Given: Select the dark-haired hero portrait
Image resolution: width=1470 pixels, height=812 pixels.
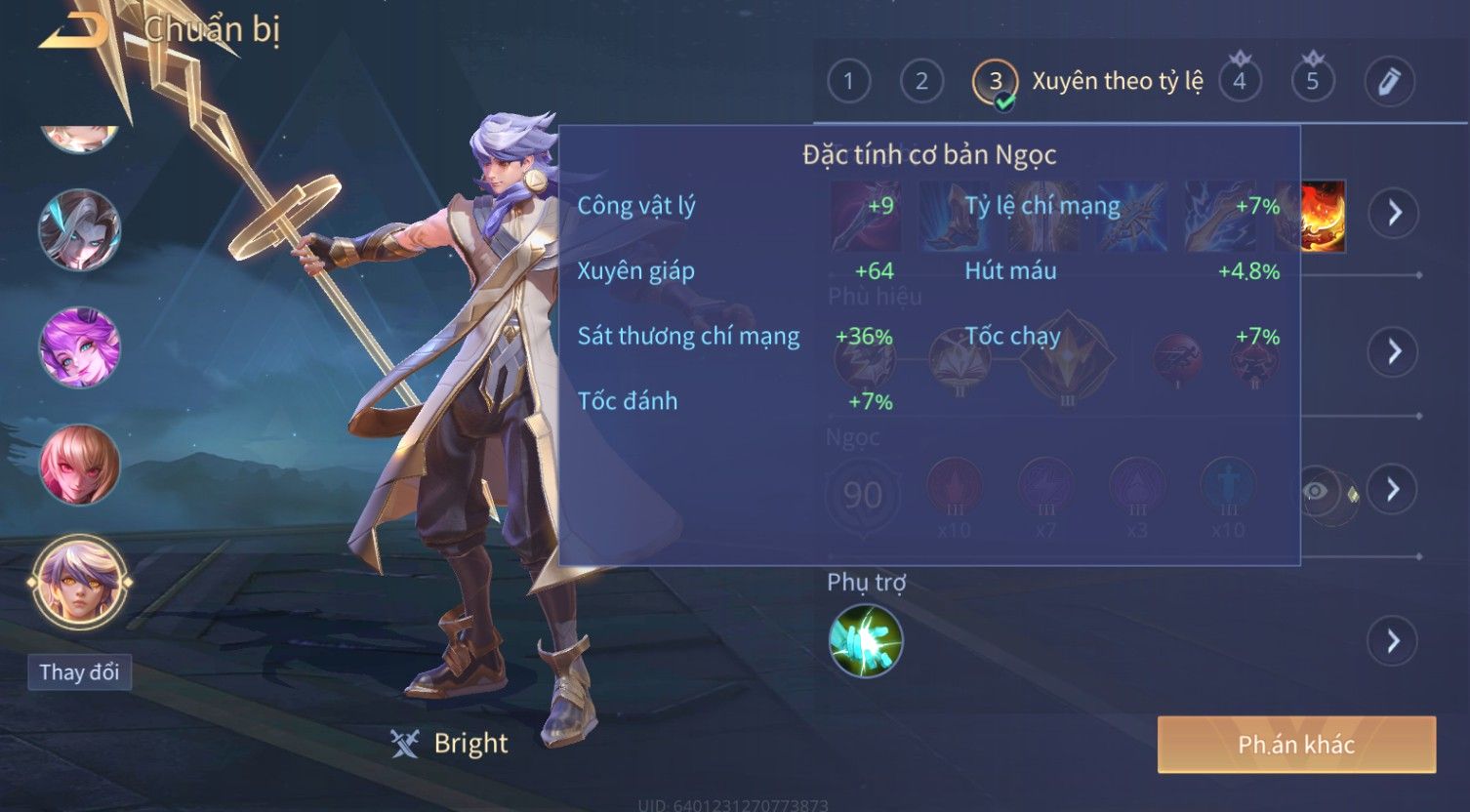Looking at the screenshot, I should coord(79,230).
